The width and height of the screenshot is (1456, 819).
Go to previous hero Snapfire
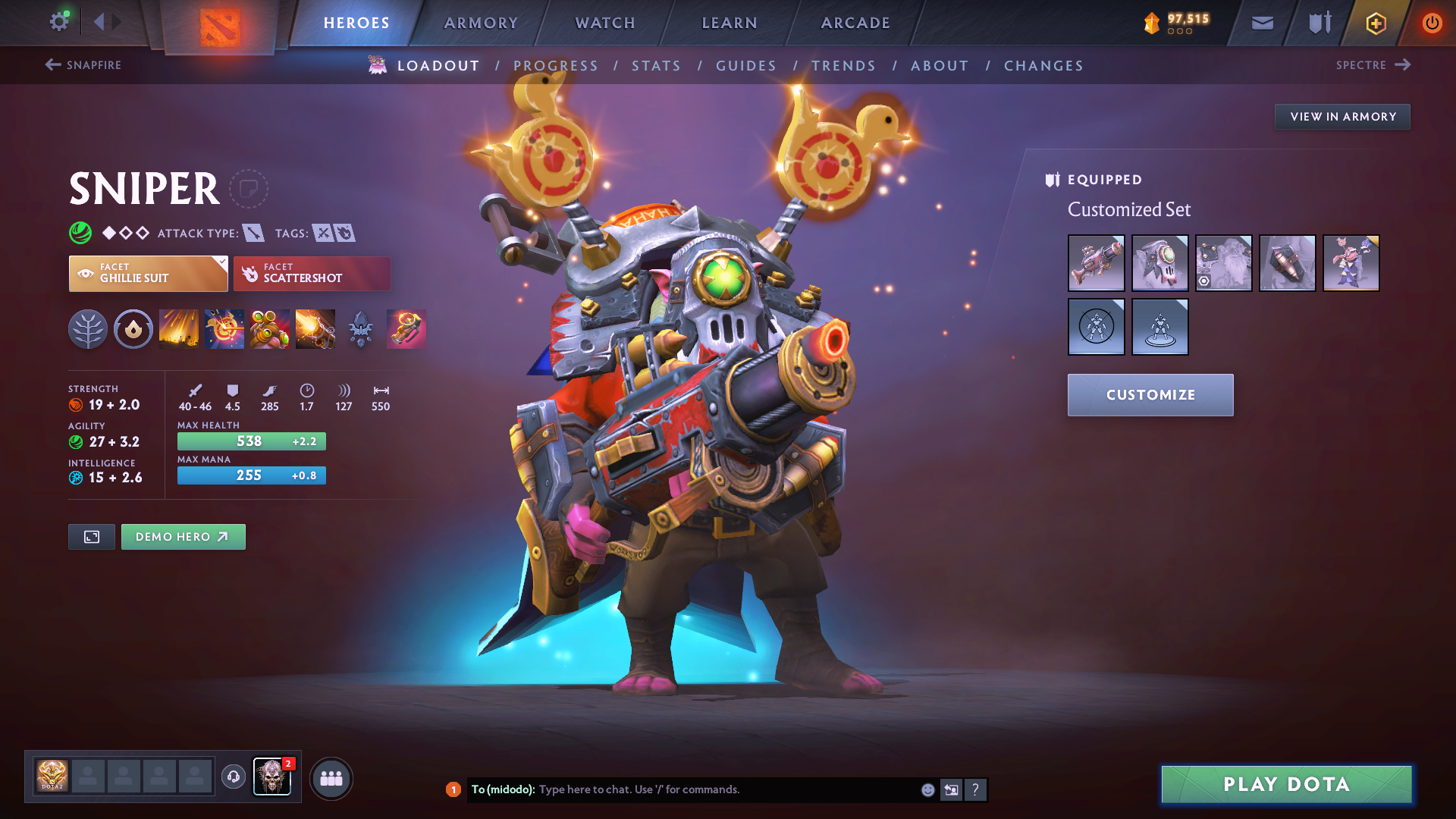[x=83, y=65]
